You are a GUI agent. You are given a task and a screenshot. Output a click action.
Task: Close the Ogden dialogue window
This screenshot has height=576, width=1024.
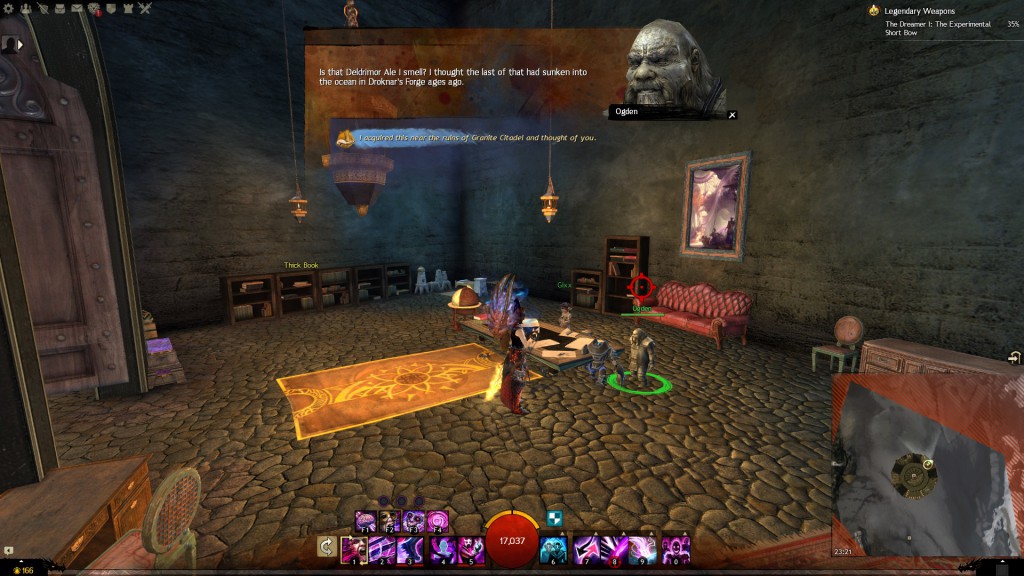(x=732, y=115)
